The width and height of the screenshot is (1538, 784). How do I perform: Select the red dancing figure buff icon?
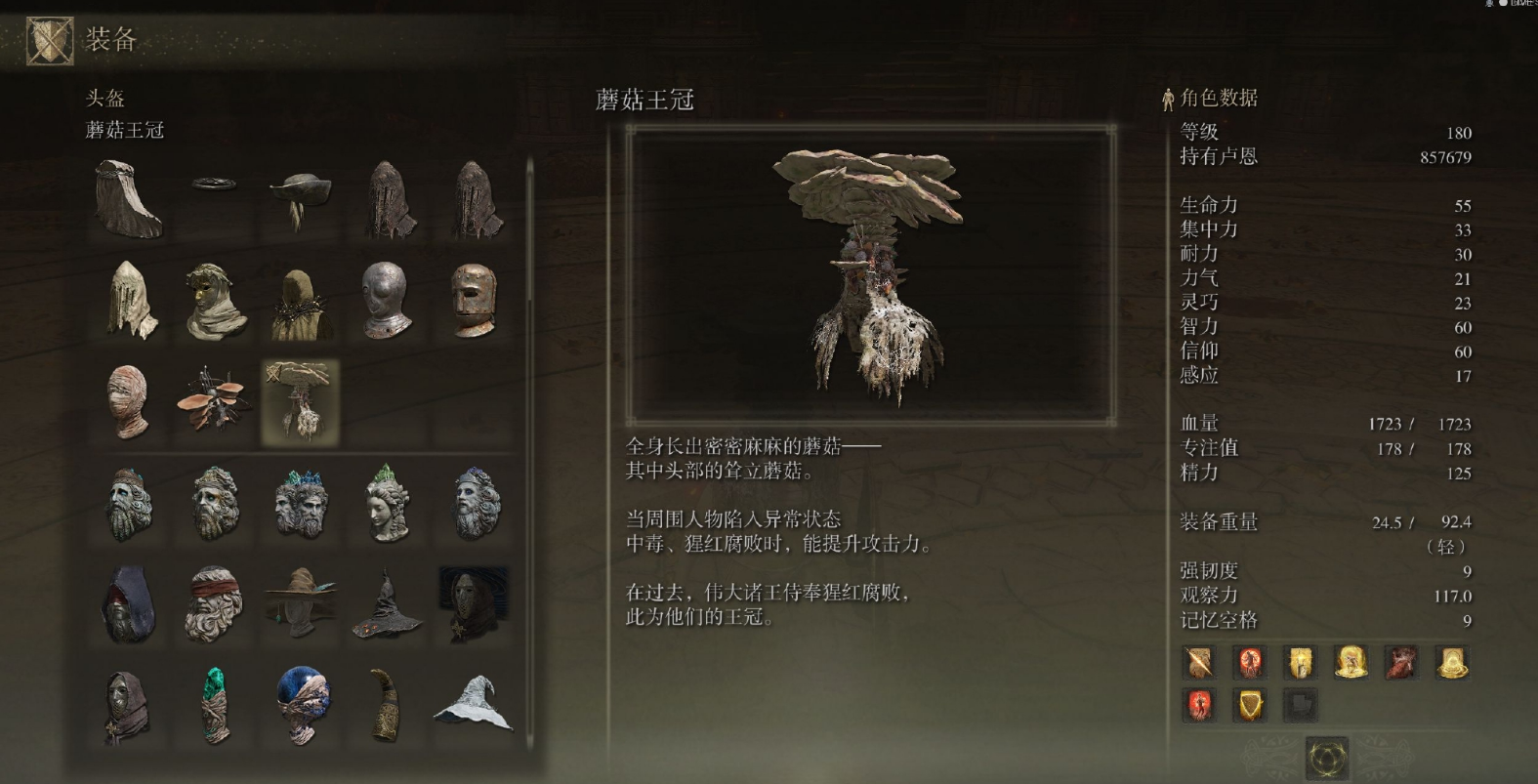pyautogui.click(x=1198, y=705)
